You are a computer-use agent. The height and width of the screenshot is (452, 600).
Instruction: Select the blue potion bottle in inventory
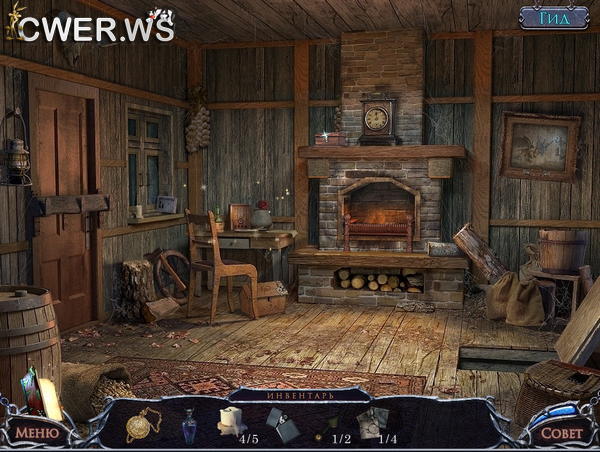coord(189,426)
